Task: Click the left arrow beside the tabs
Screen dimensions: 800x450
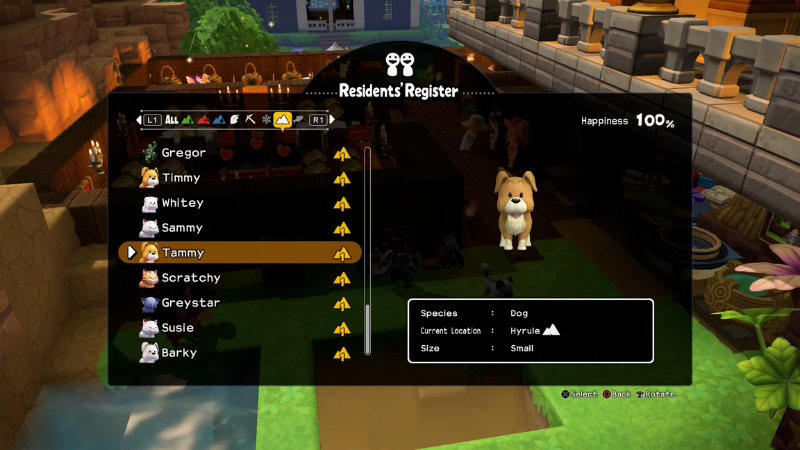Action: coord(139,120)
